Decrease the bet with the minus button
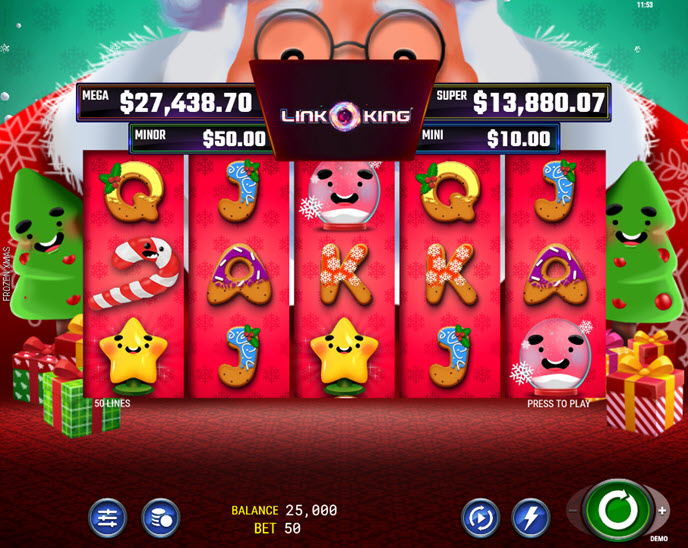The height and width of the screenshot is (548, 688). coord(574,511)
